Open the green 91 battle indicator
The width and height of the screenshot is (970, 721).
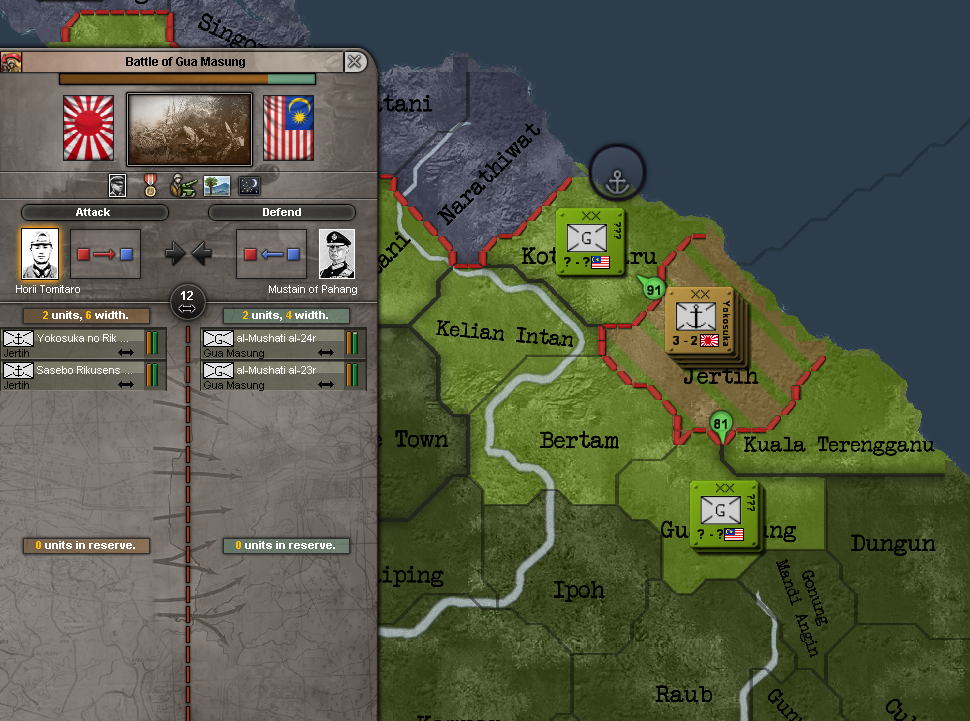click(654, 289)
